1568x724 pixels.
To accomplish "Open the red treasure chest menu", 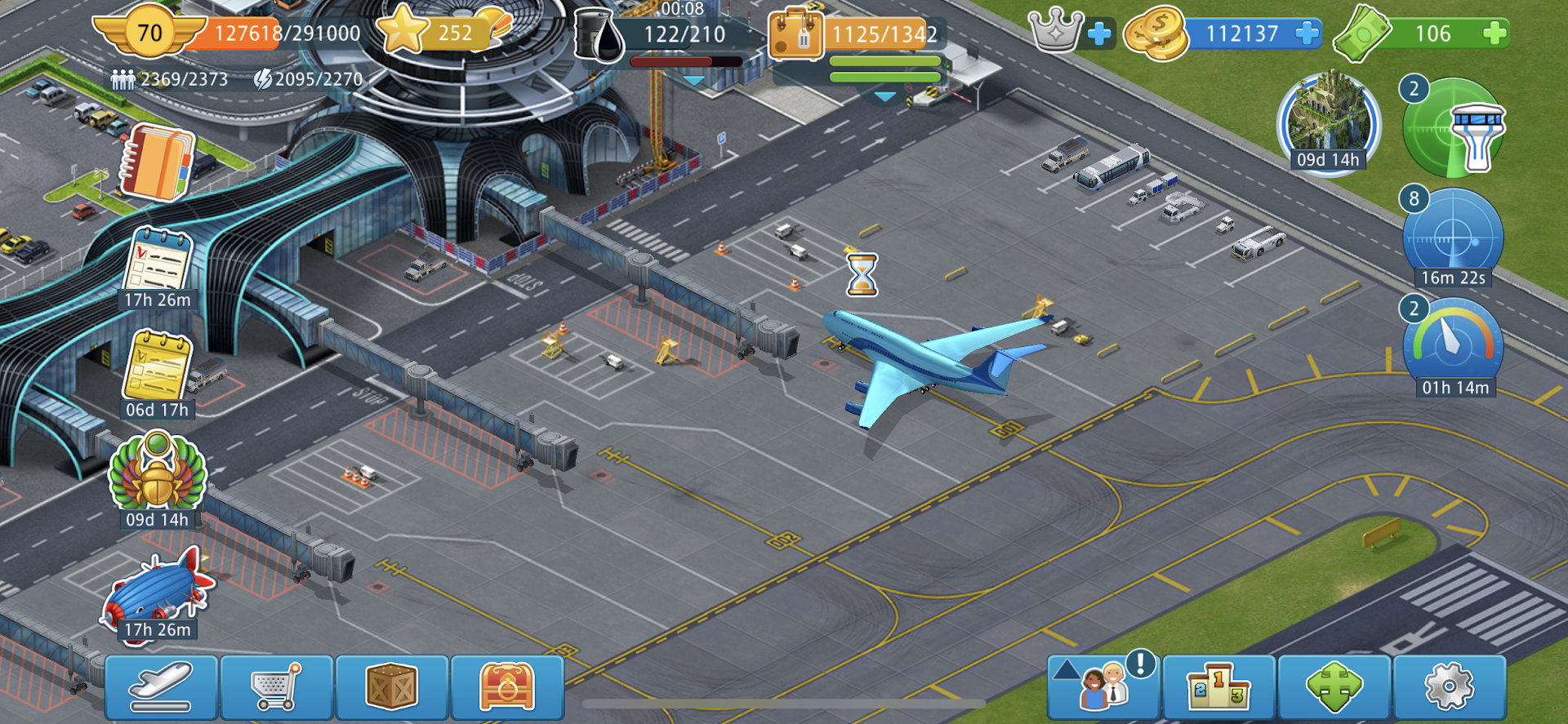I will (x=507, y=686).
